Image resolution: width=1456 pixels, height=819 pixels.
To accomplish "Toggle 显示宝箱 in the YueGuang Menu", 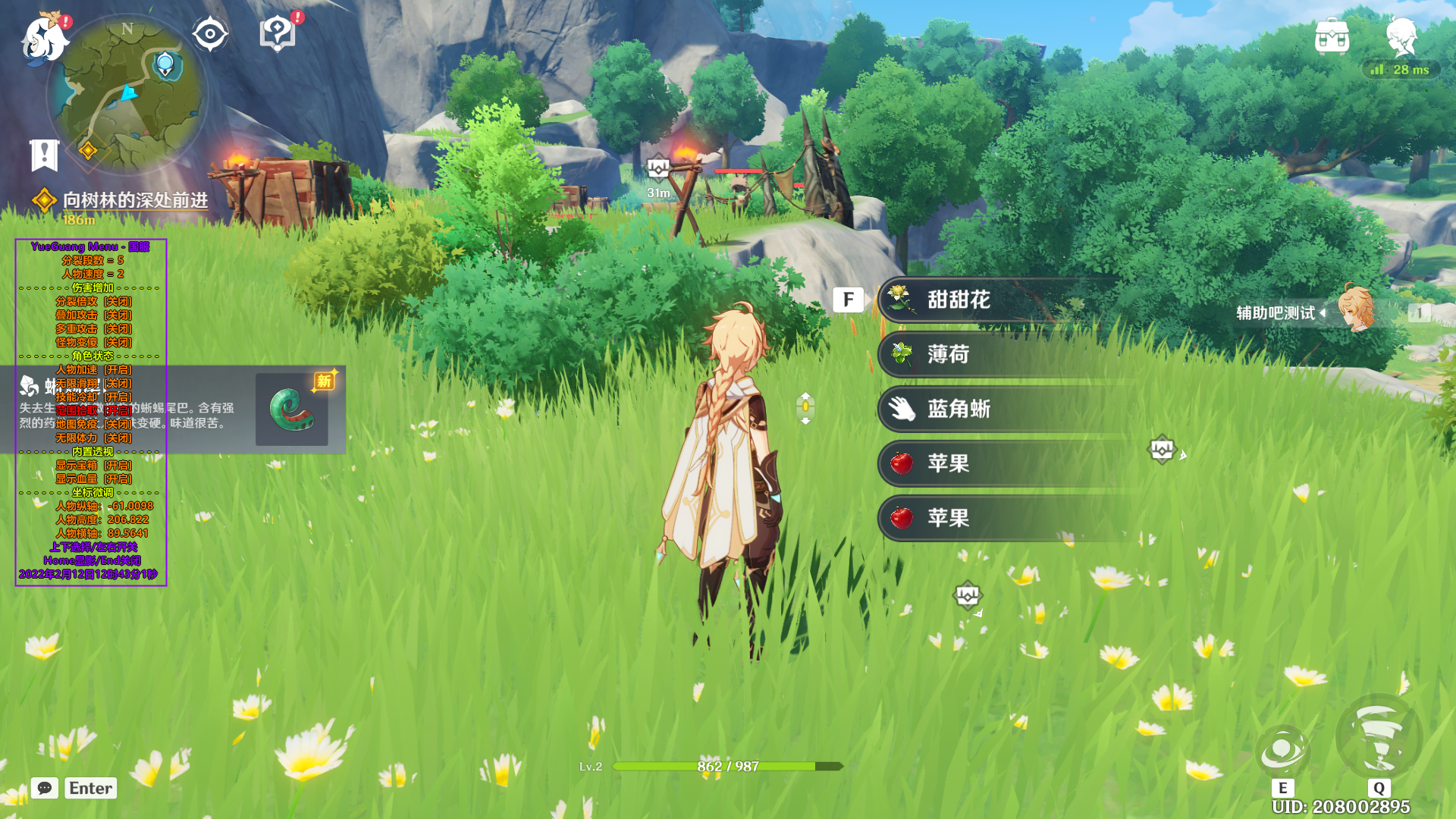I will click(93, 466).
